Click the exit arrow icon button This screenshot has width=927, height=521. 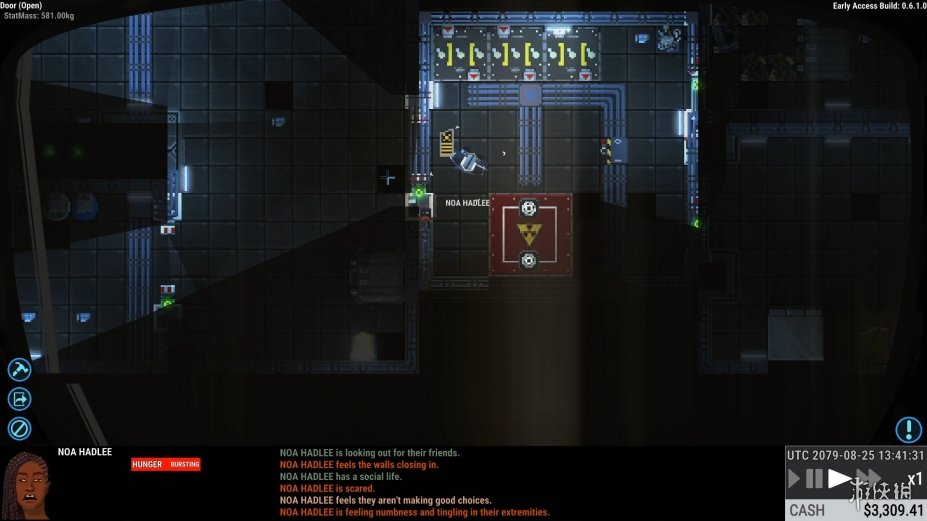19,399
